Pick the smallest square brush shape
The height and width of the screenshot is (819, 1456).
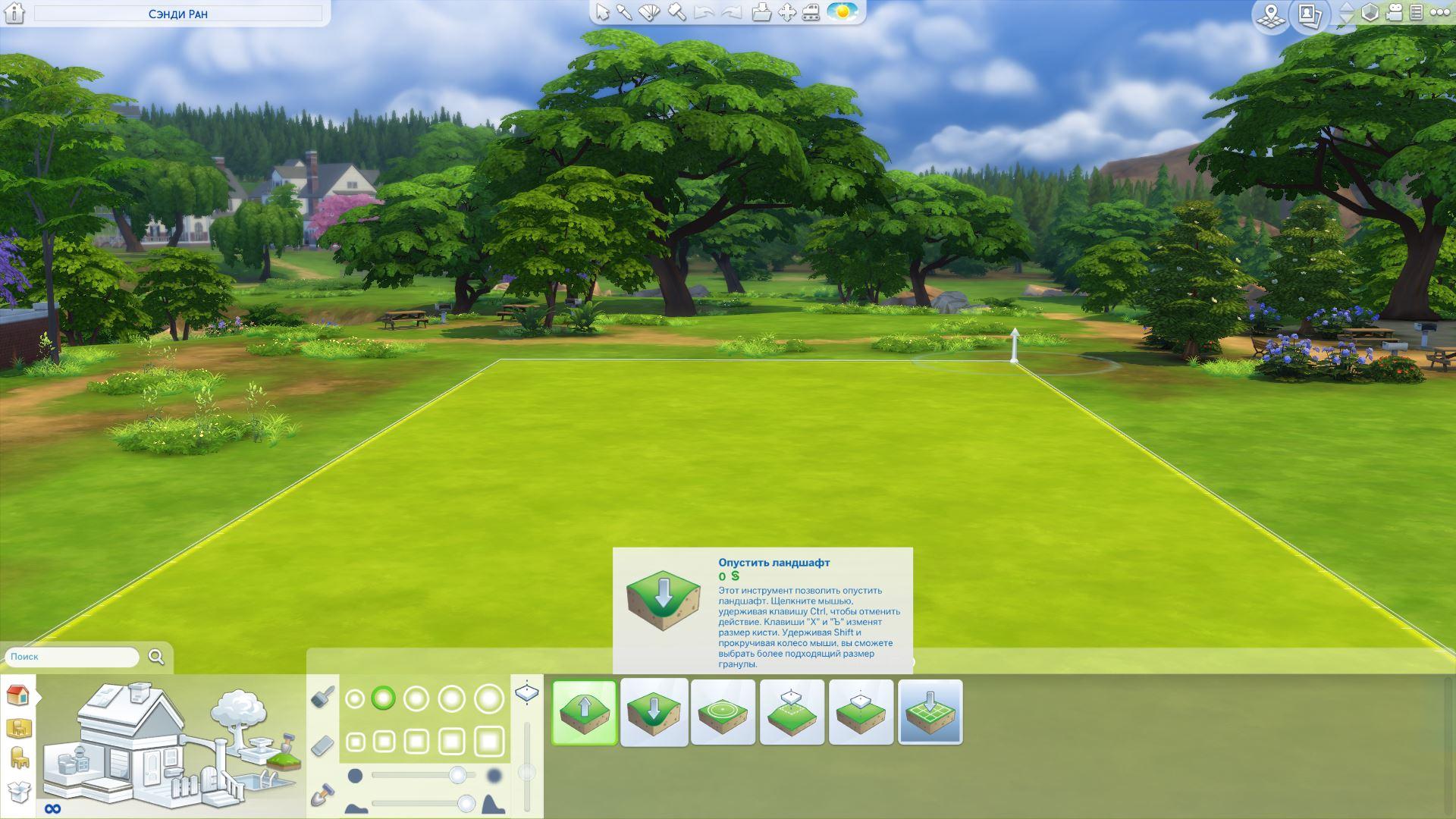pyautogui.click(x=355, y=741)
